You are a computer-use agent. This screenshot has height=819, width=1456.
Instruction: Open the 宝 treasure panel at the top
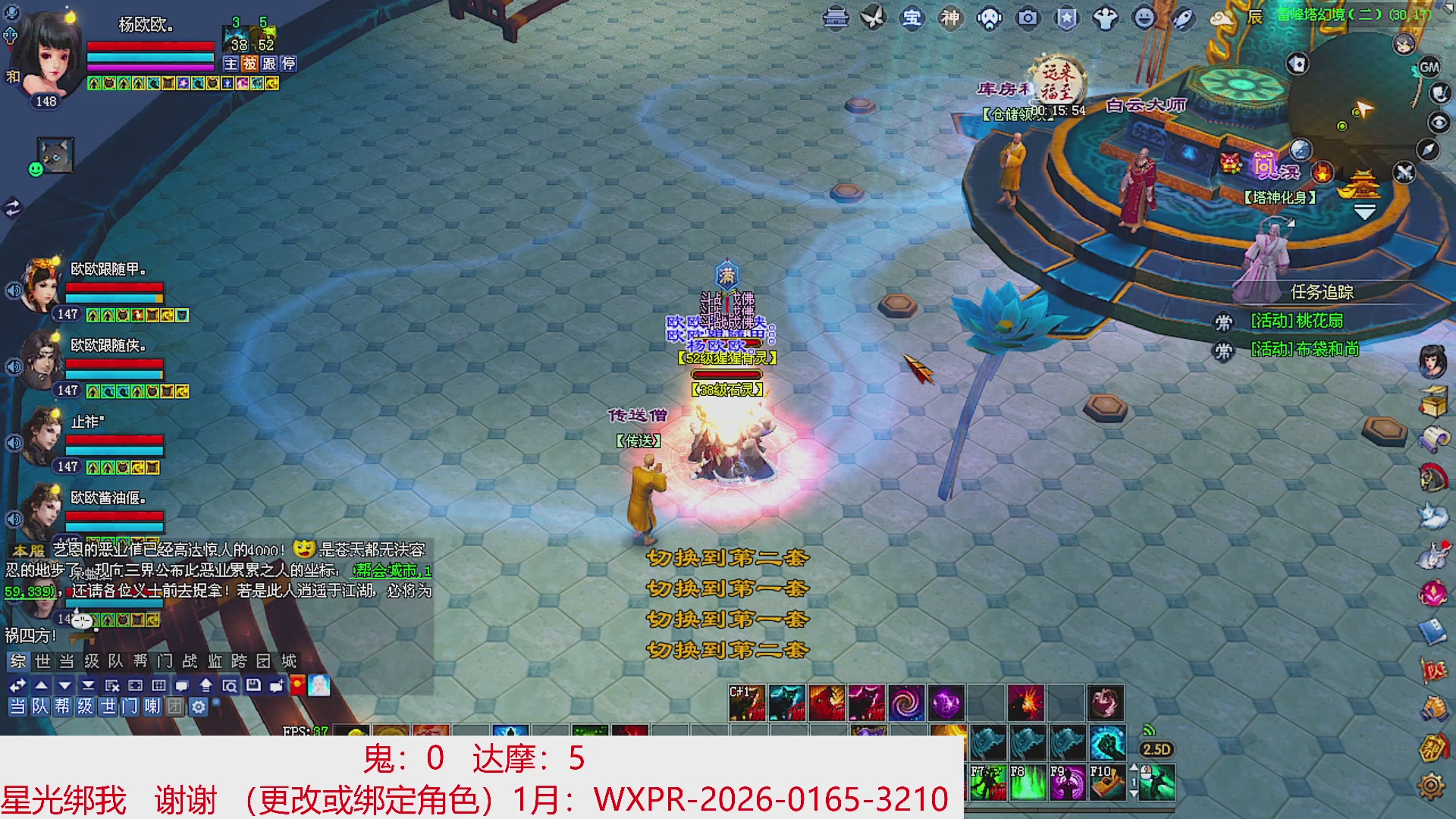(x=912, y=19)
